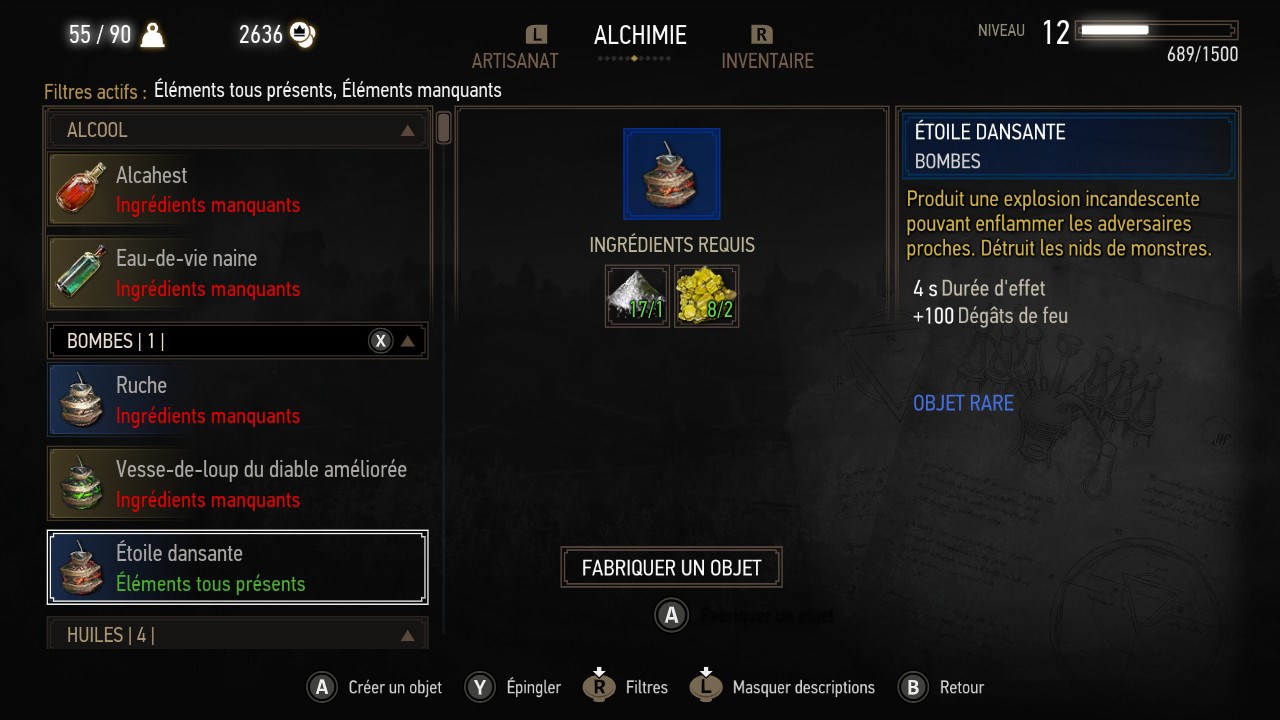Expand the Huiles category header
The image size is (1280, 720).
click(238, 635)
